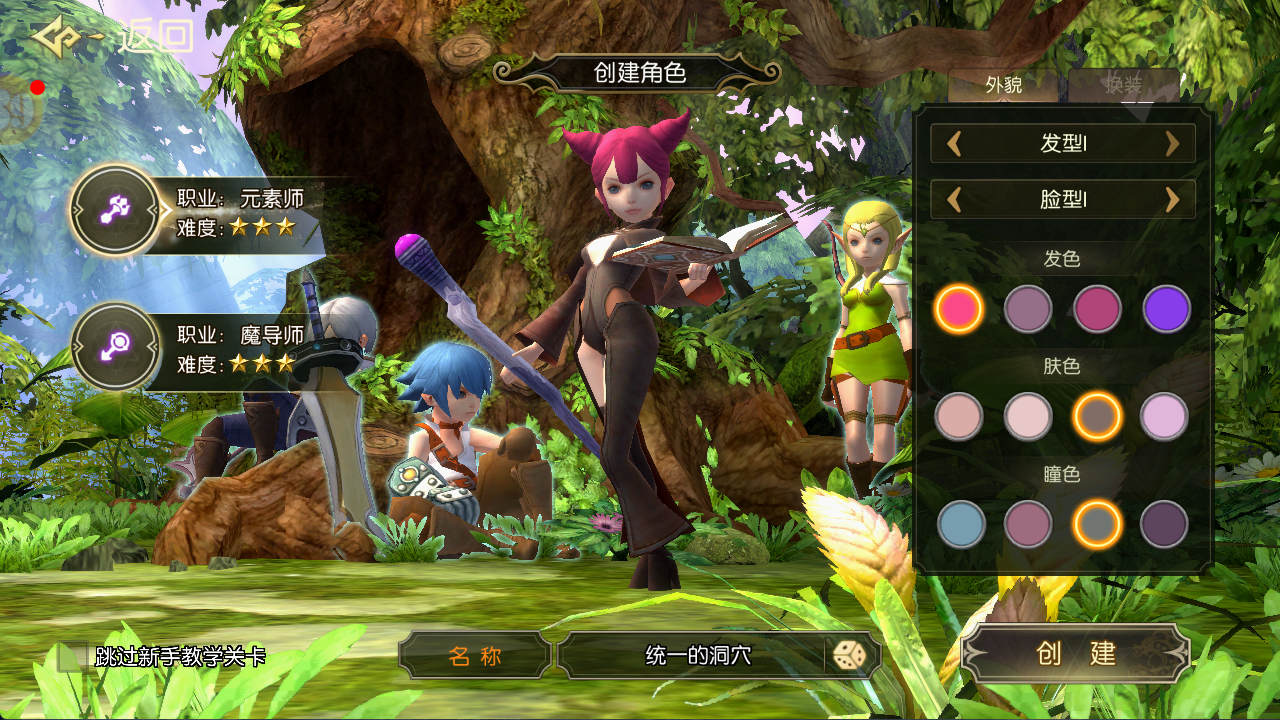Image resolution: width=1280 pixels, height=720 pixels.
Task: Pick the mauve hair color under 发色
Action: point(1028,309)
